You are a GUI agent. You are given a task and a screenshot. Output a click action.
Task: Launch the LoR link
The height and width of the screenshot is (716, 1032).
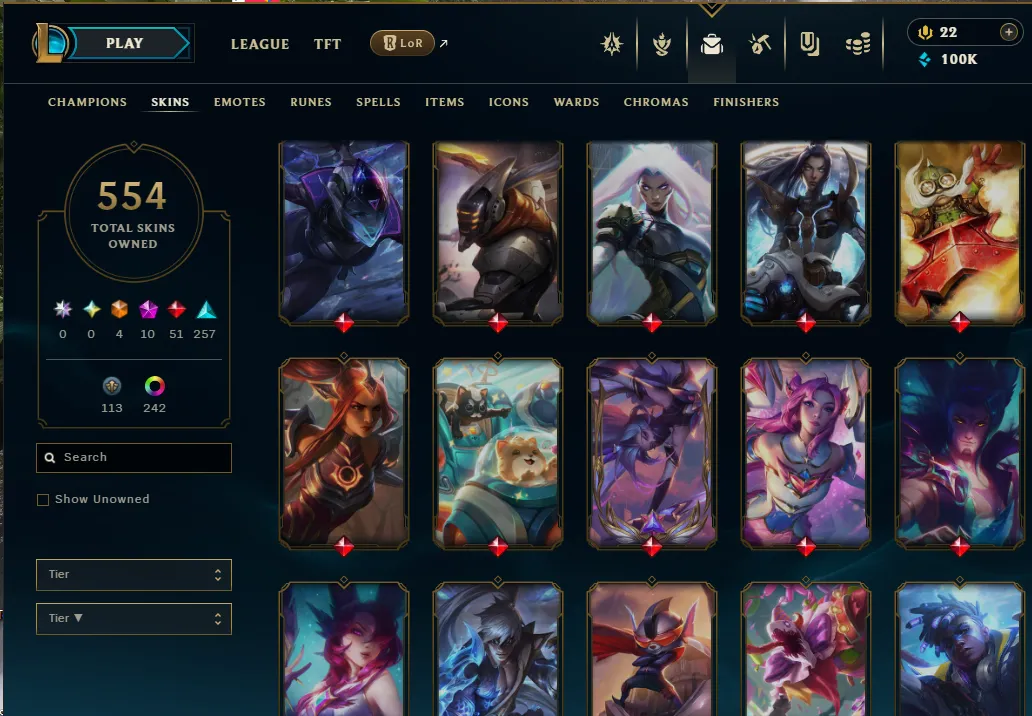403,44
